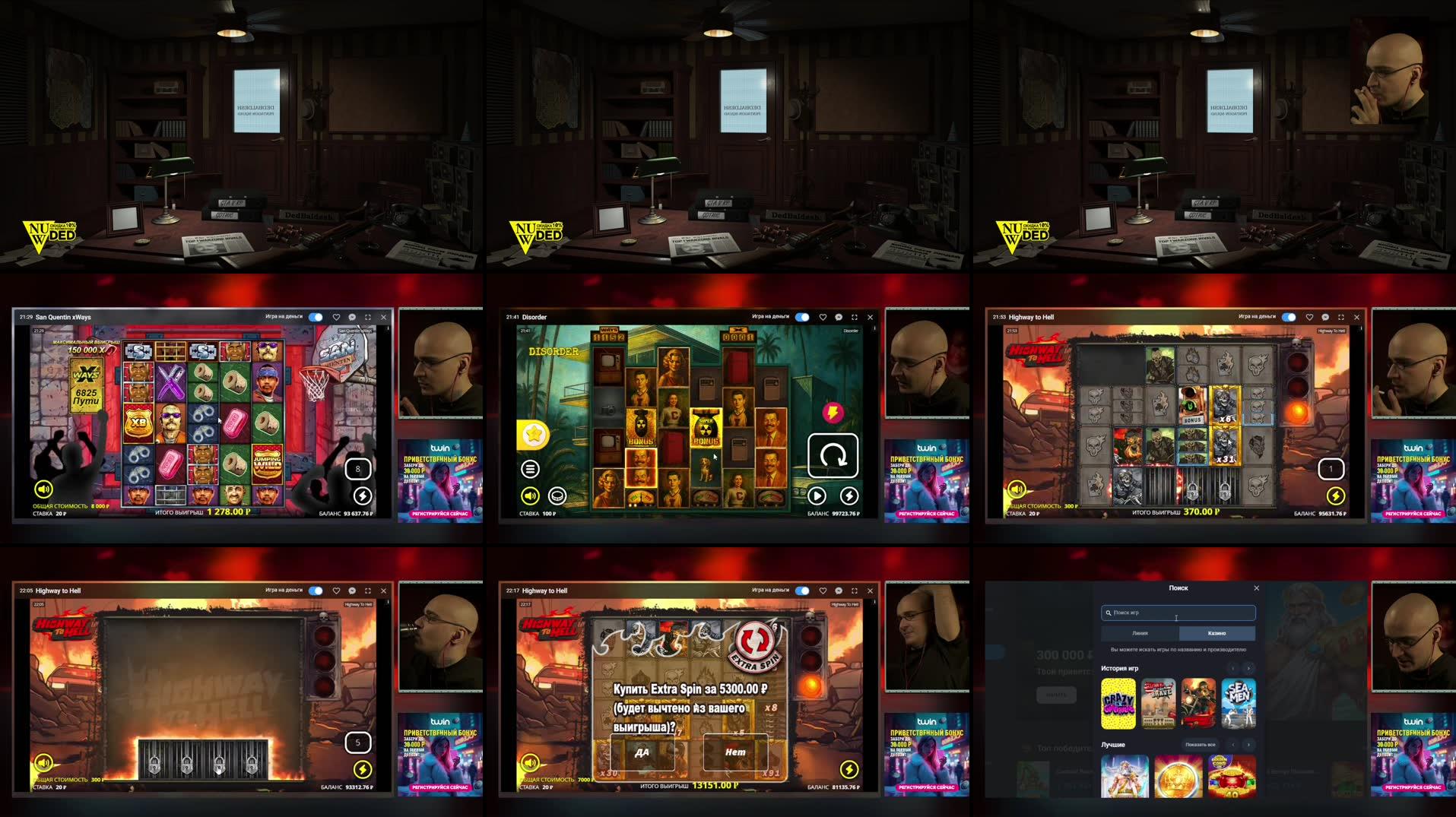Viewport: 1456px width, 817px height.
Task: Advance the Лучшие carousel with right chevron
Action: click(1248, 744)
